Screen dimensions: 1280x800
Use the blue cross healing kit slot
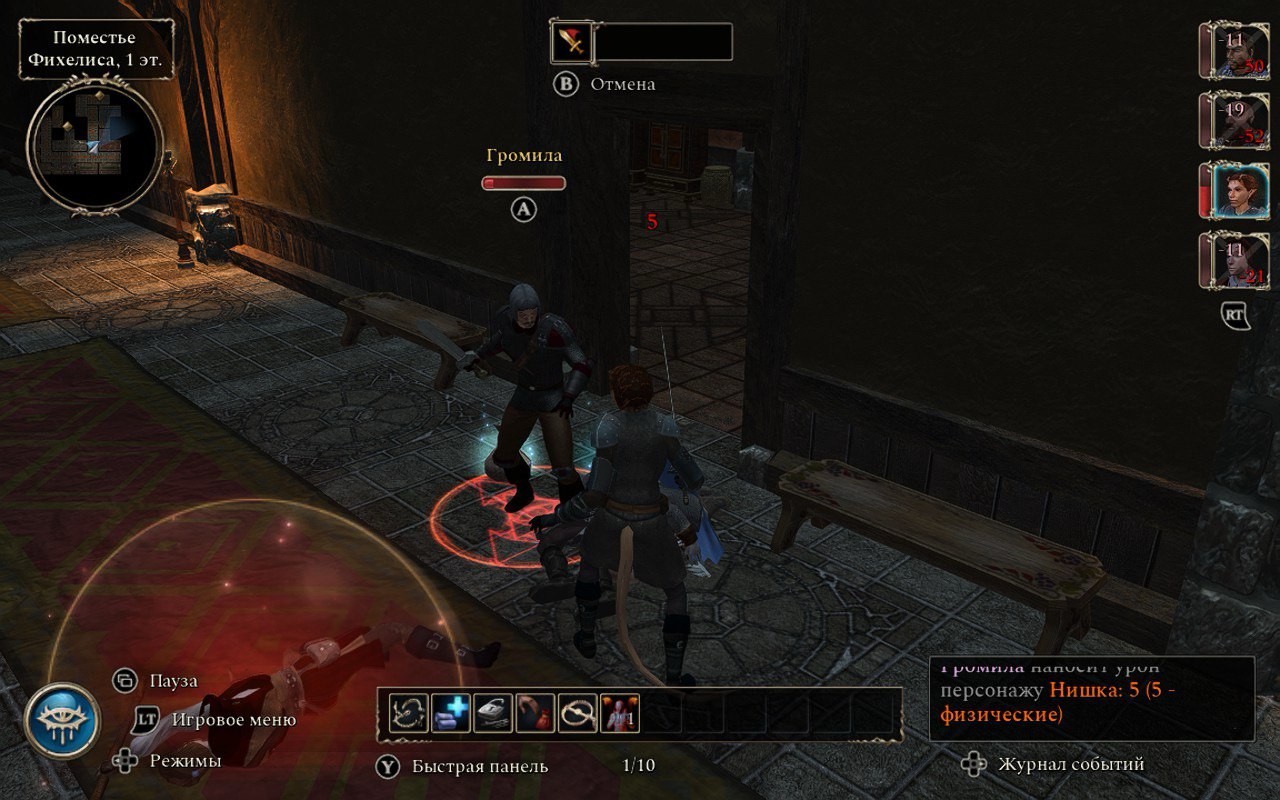point(451,714)
